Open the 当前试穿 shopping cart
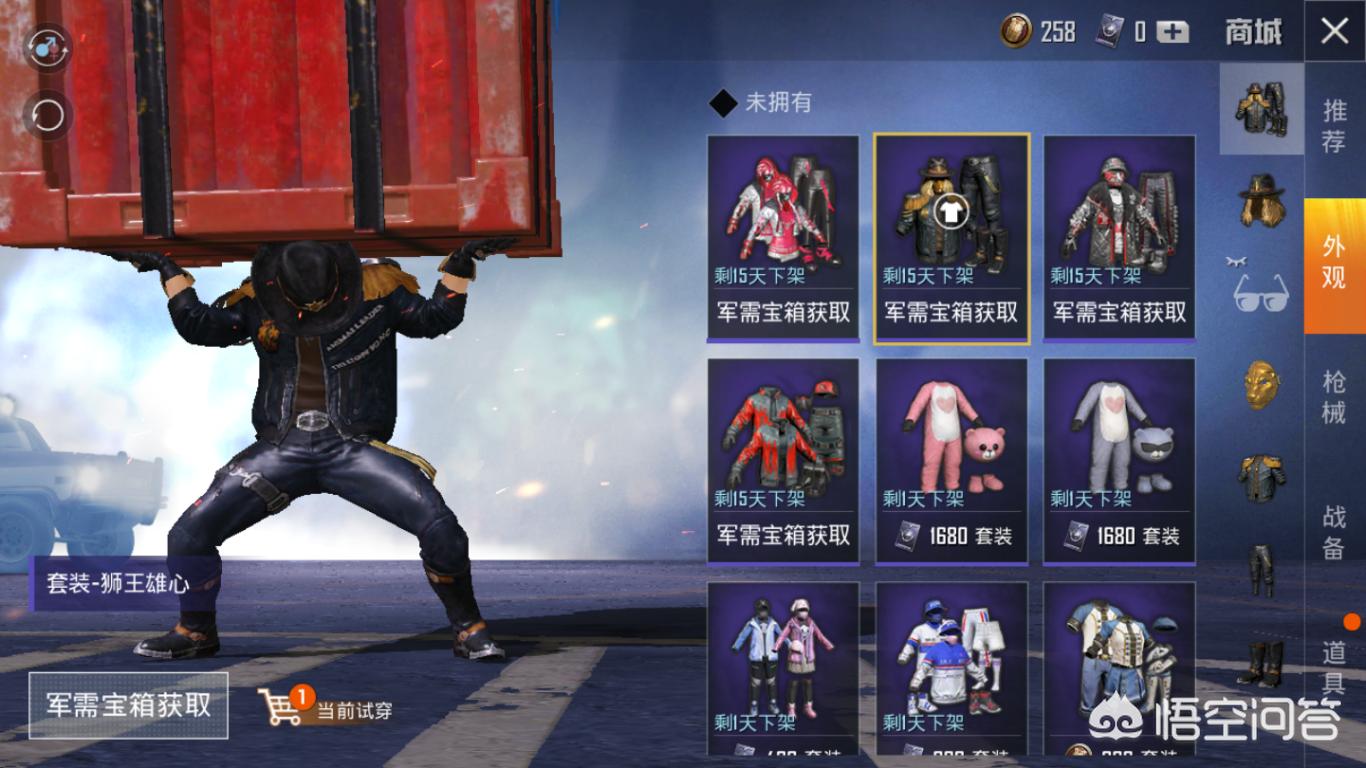Viewport: 1366px width, 768px height. [x=325, y=708]
